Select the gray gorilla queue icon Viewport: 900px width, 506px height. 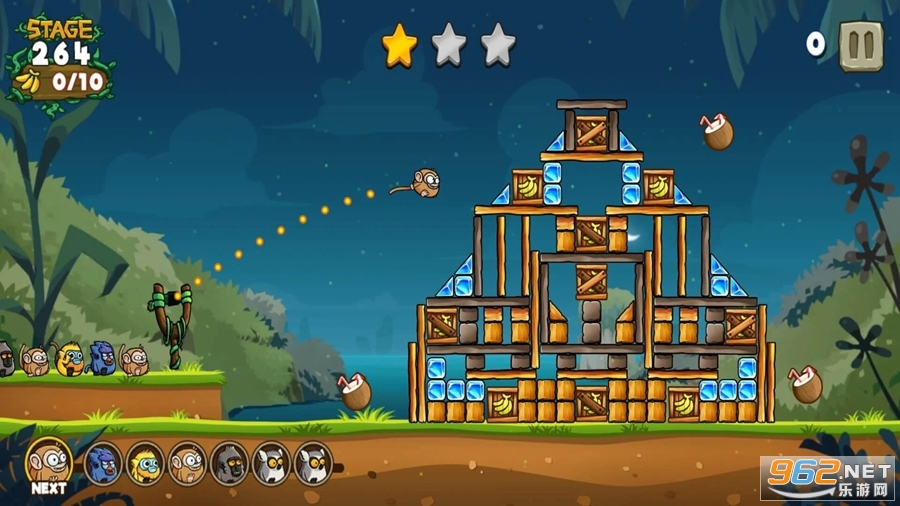[229, 463]
